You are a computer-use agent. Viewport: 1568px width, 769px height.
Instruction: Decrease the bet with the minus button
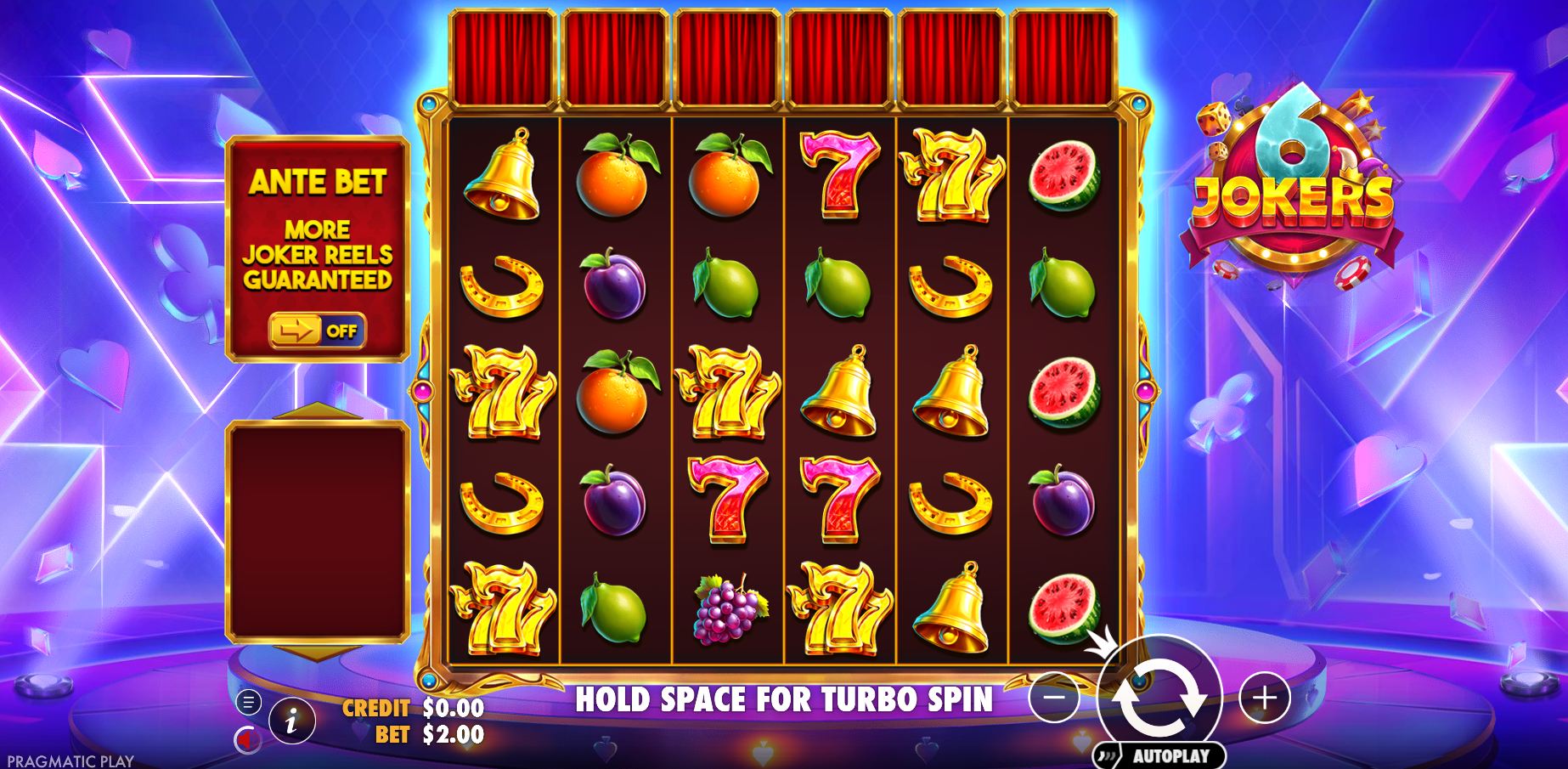[1053, 698]
